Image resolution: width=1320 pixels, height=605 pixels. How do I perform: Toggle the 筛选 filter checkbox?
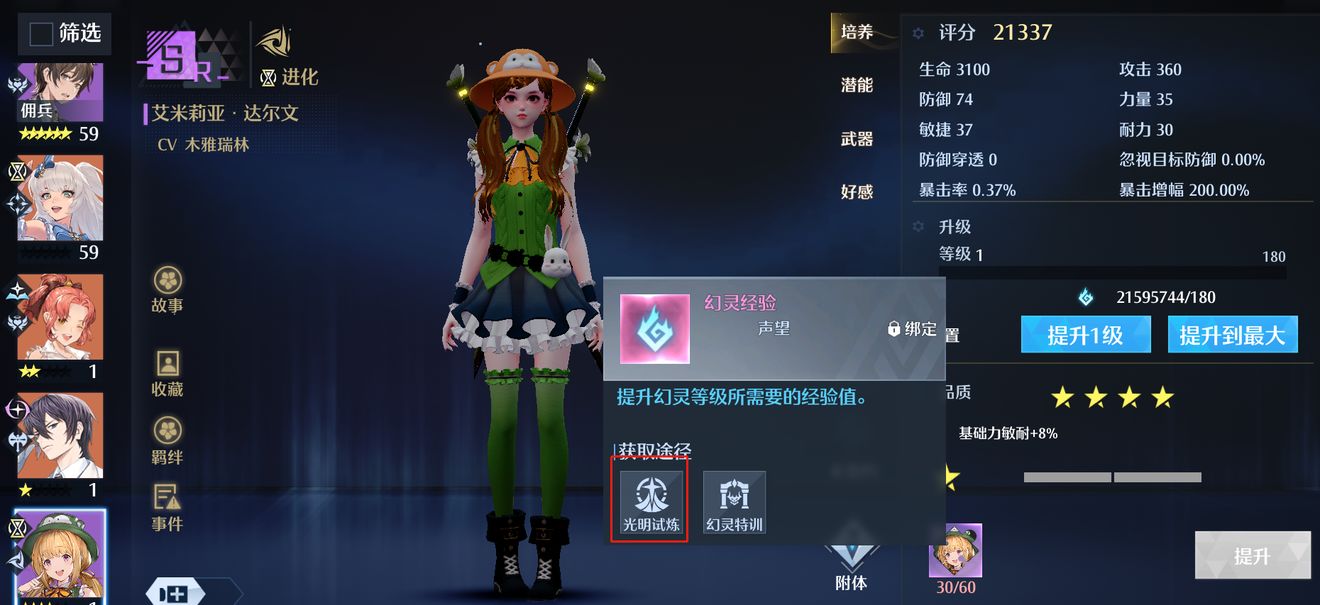pyautogui.click(x=41, y=35)
